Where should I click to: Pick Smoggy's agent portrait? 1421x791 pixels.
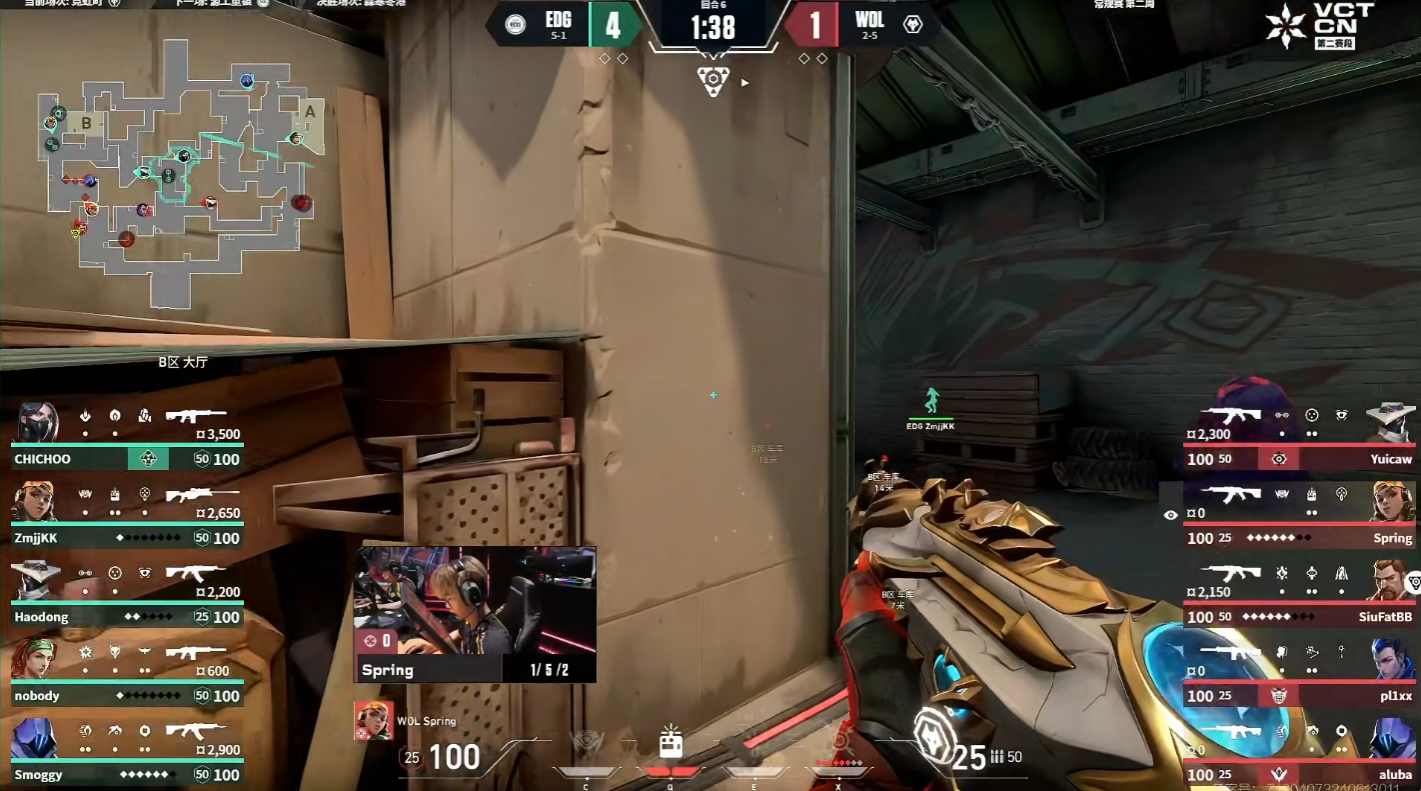pos(34,739)
